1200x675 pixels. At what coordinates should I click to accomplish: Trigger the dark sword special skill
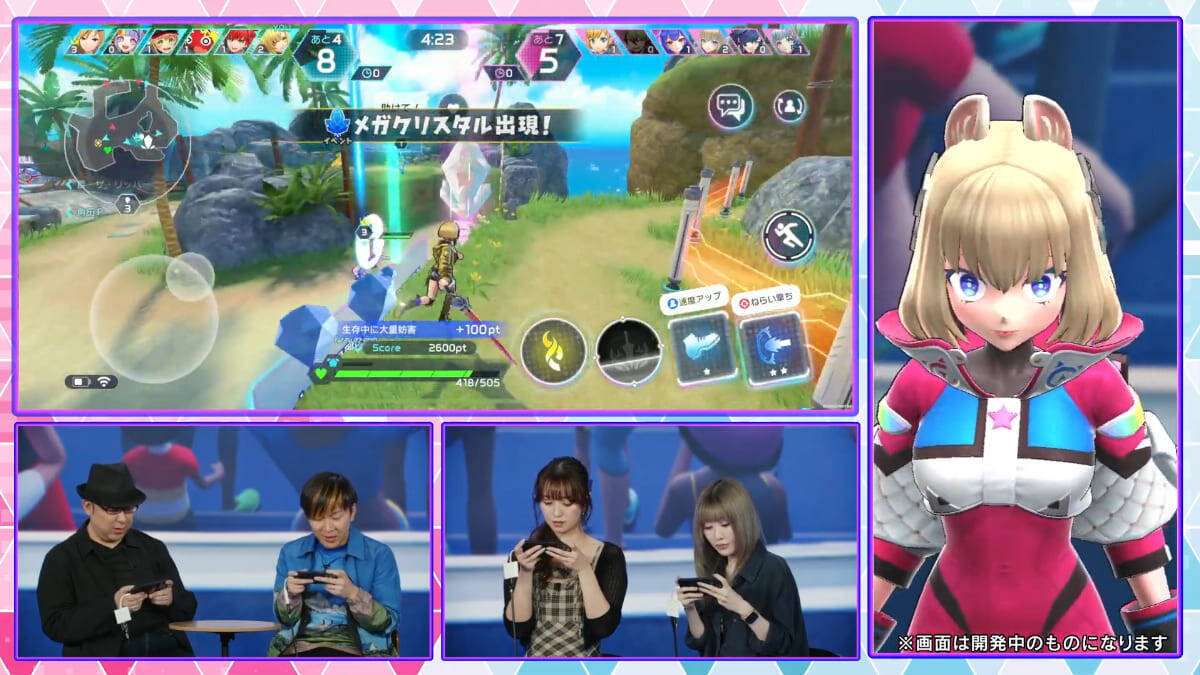click(x=629, y=351)
